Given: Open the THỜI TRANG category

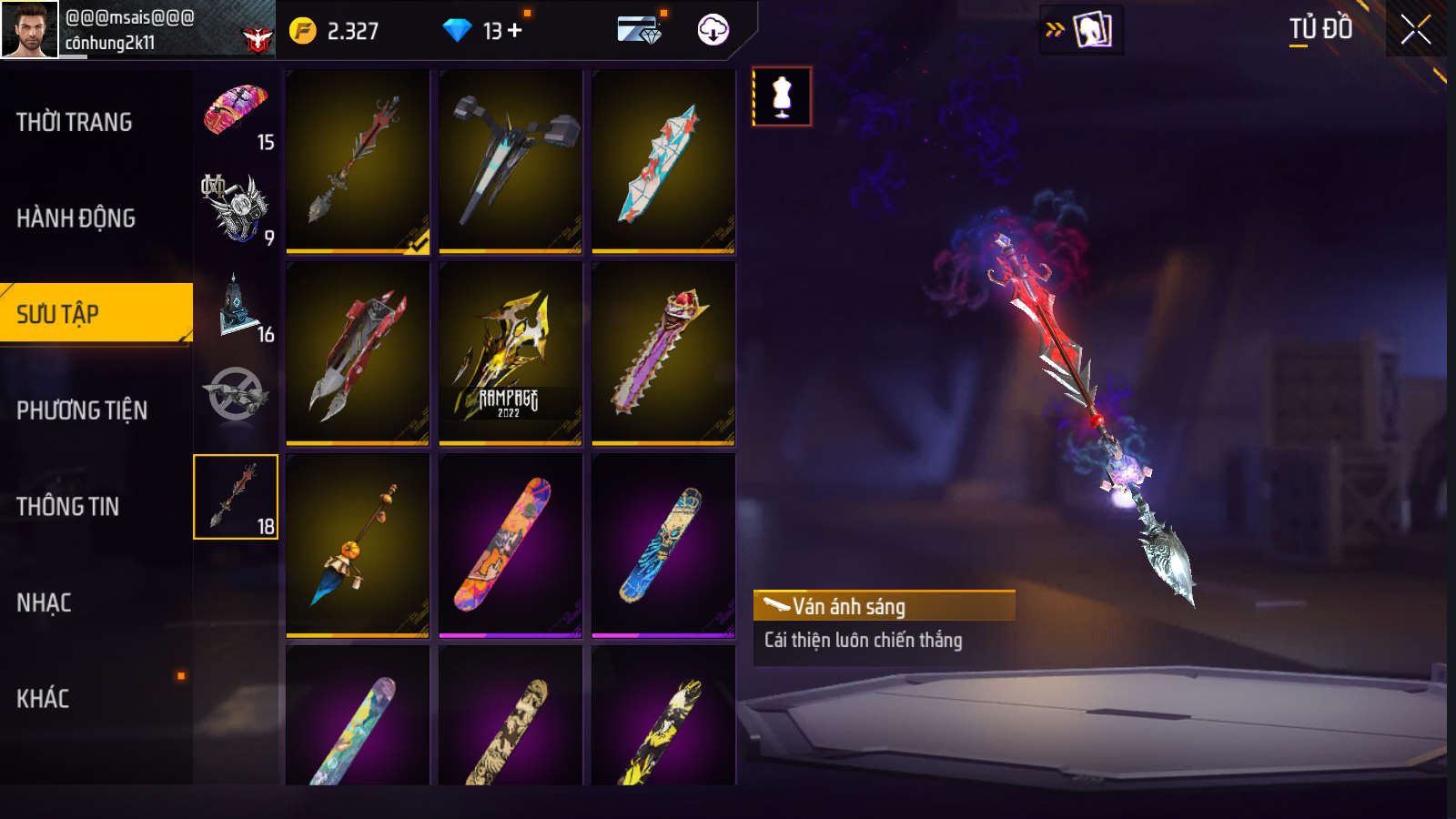Looking at the screenshot, I should pos(75,122).
